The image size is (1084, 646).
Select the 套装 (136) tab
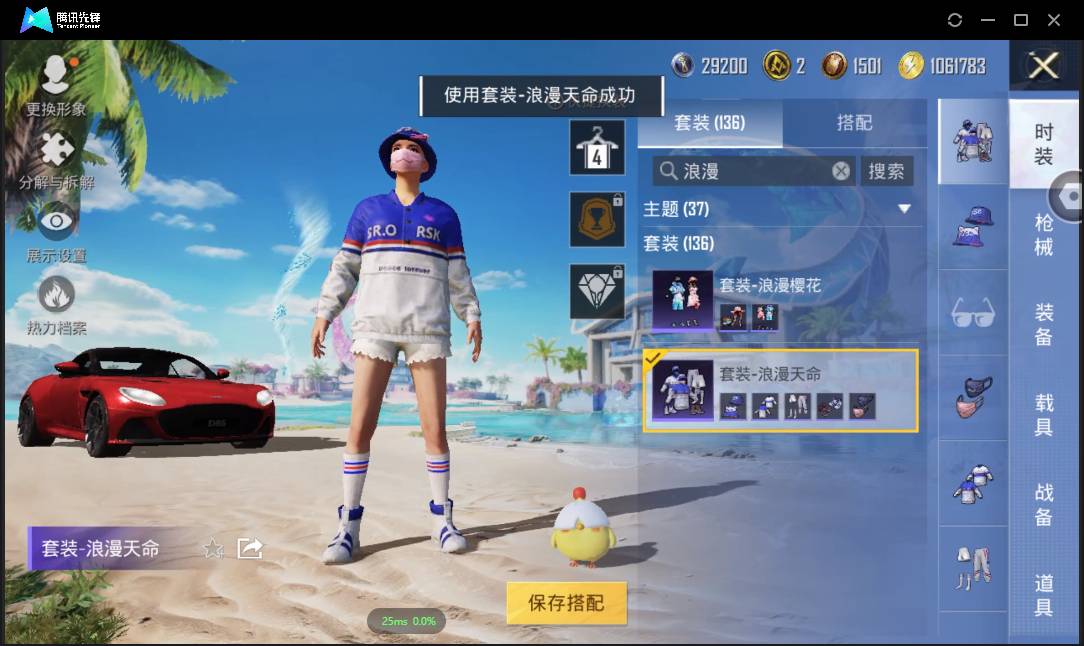pyautogui.click(x=710, y=123)
